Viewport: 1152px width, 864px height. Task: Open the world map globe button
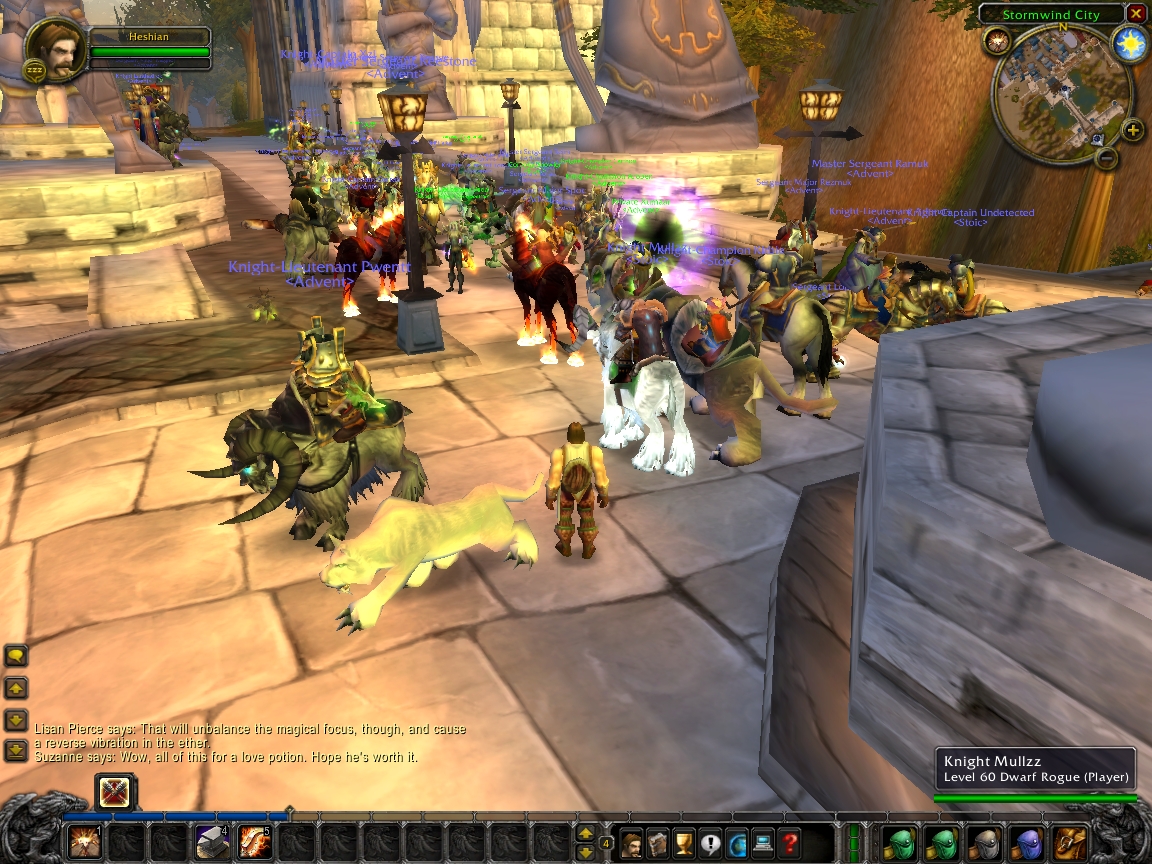tap(737, 842)
